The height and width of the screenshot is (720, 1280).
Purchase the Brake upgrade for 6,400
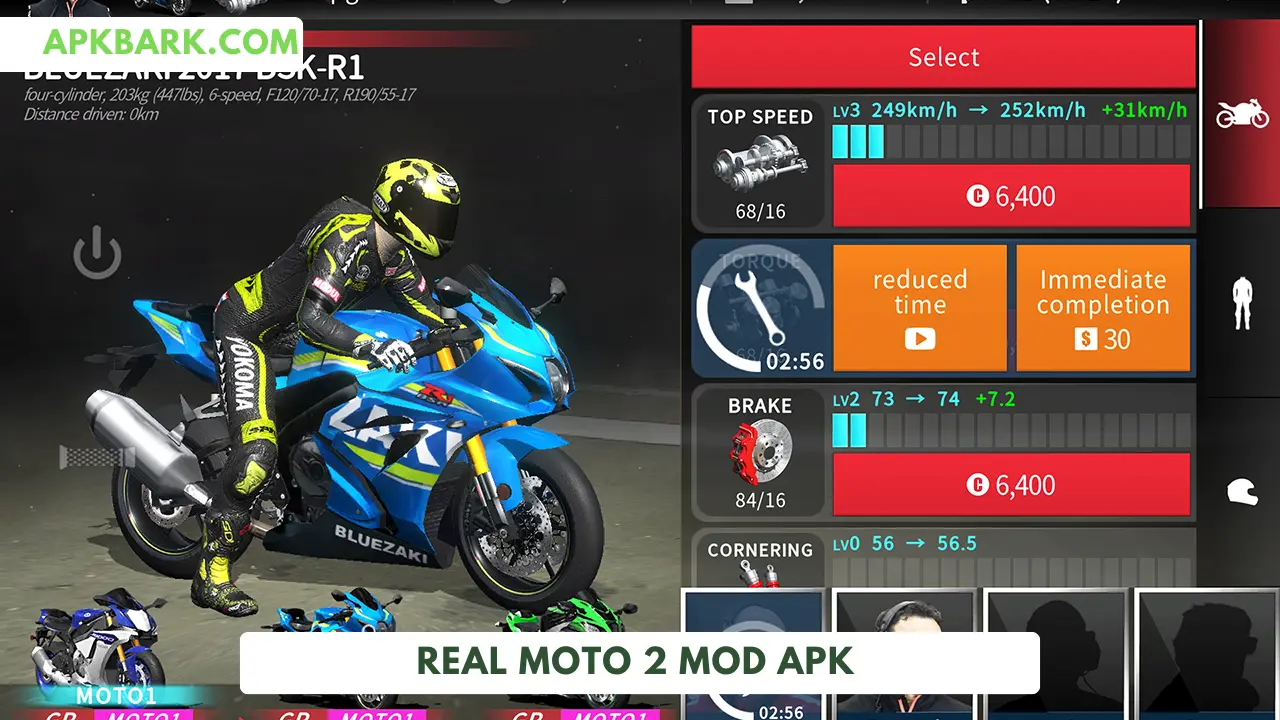[1011, 485]
